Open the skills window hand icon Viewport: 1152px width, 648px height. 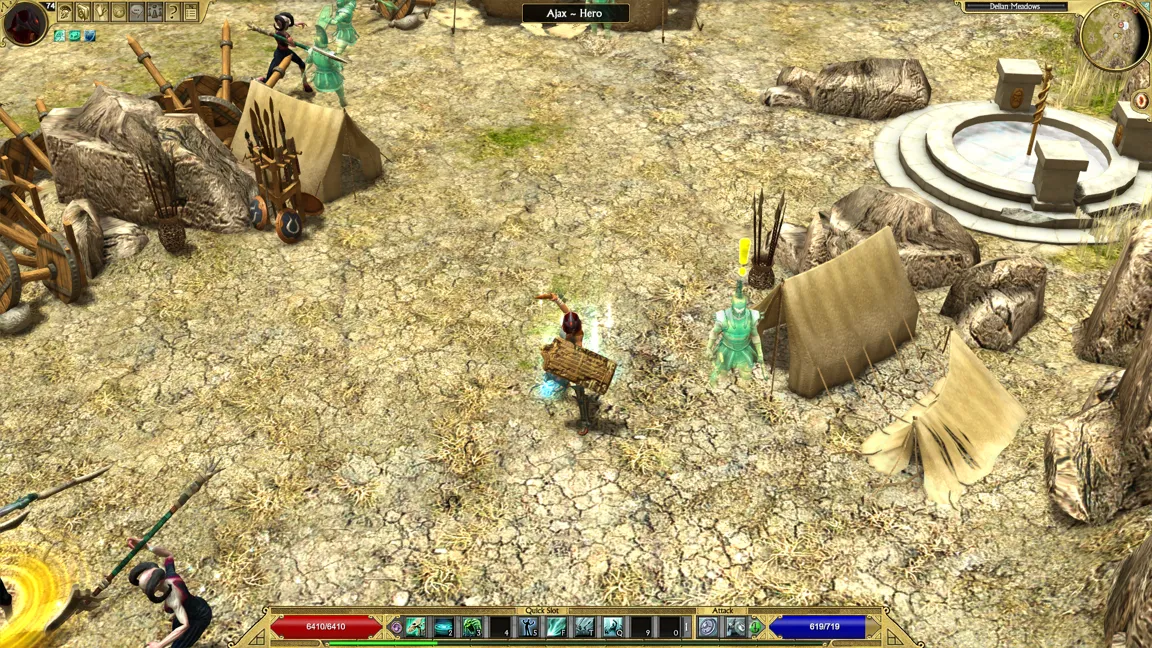[x=101, y=13]
